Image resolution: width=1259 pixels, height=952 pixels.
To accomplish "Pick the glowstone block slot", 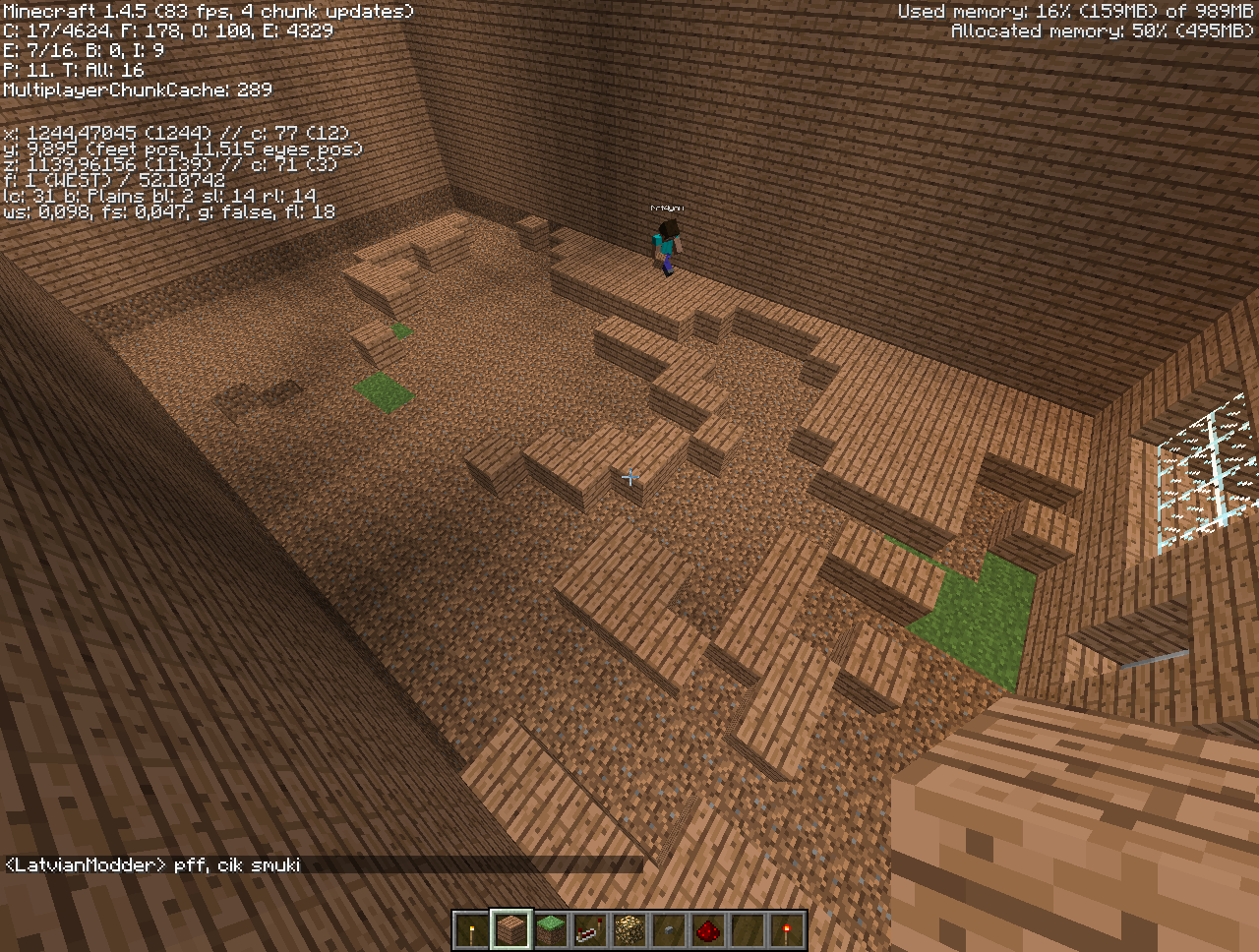I will [629, 930].
